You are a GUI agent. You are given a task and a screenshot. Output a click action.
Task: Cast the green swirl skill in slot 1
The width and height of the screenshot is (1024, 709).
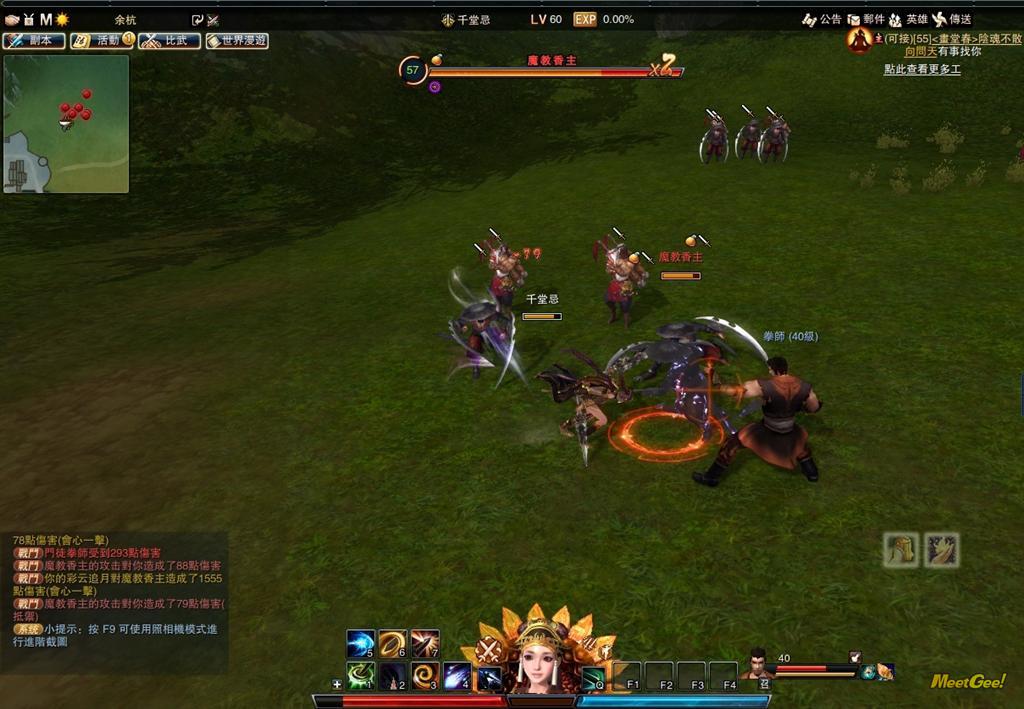[360, 676]
